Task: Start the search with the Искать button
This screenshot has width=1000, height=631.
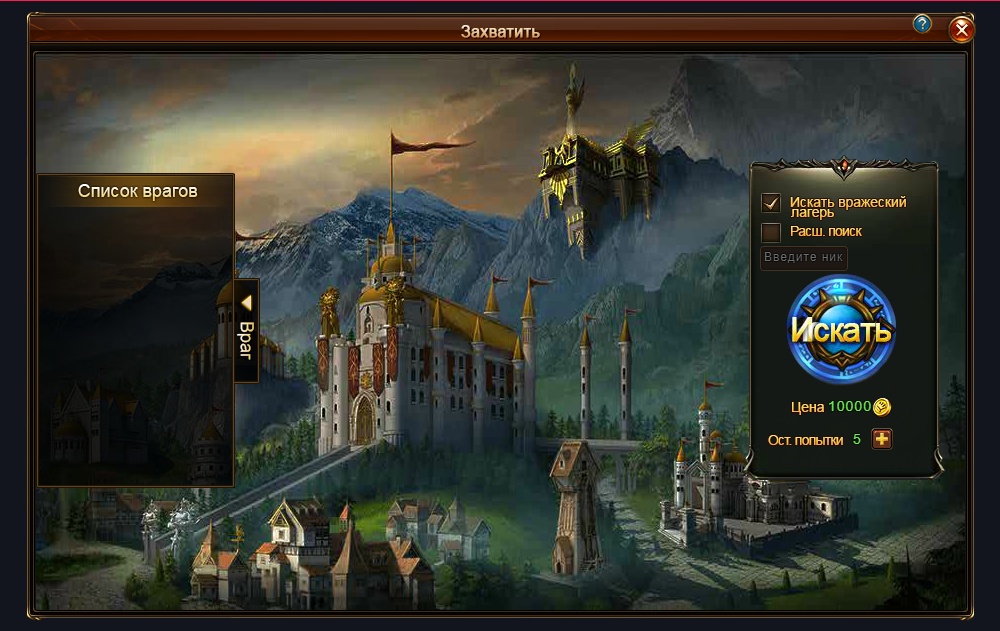Action: 841,330
